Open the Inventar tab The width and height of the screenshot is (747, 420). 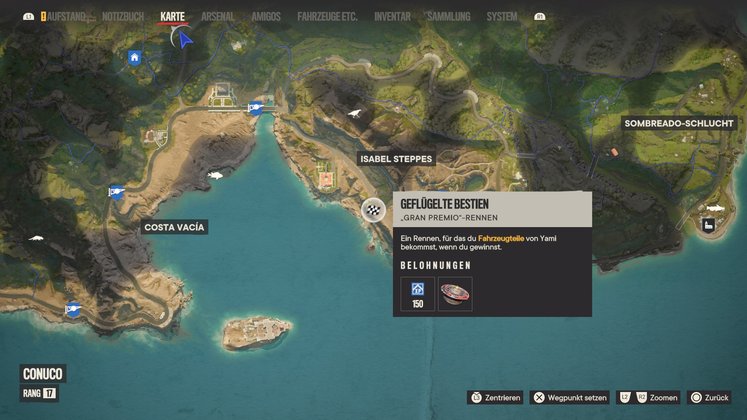392,17
